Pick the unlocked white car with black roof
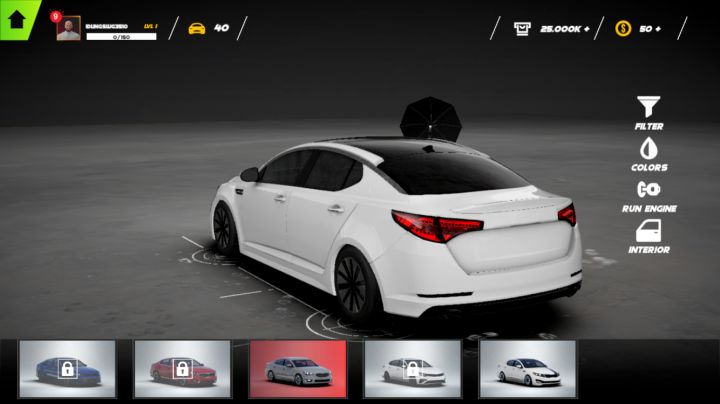Viewport: 720px width, 404px height. point(527,369)
